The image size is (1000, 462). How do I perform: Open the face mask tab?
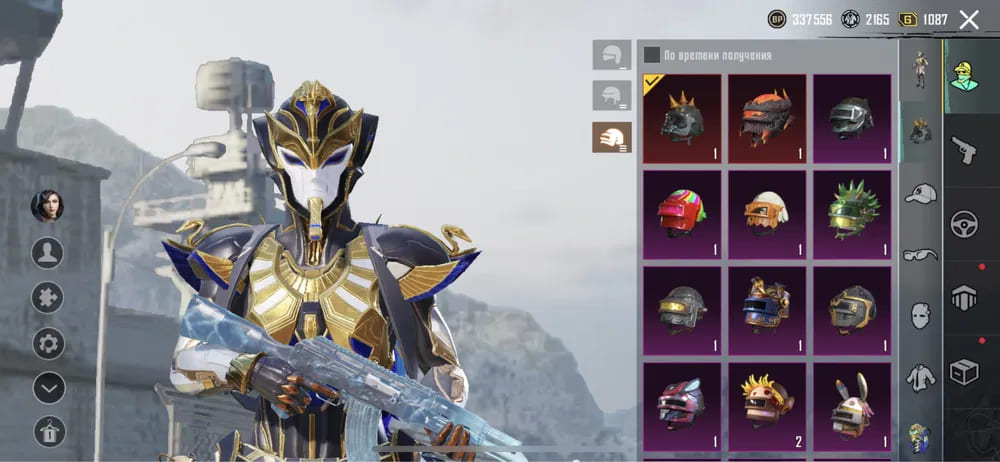[x=920, y=316]
